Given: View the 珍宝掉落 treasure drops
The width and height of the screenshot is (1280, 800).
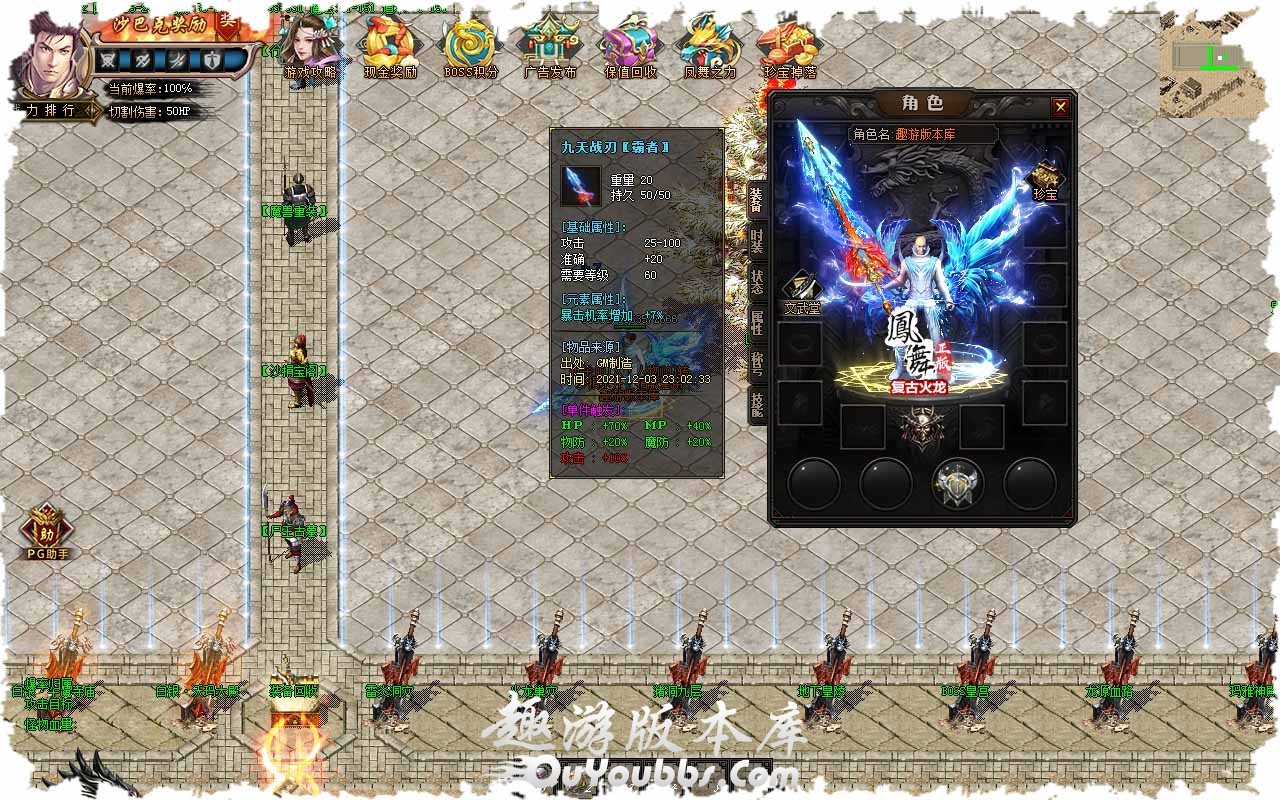Looking at the screenshot, I should (x=789, y=45).
